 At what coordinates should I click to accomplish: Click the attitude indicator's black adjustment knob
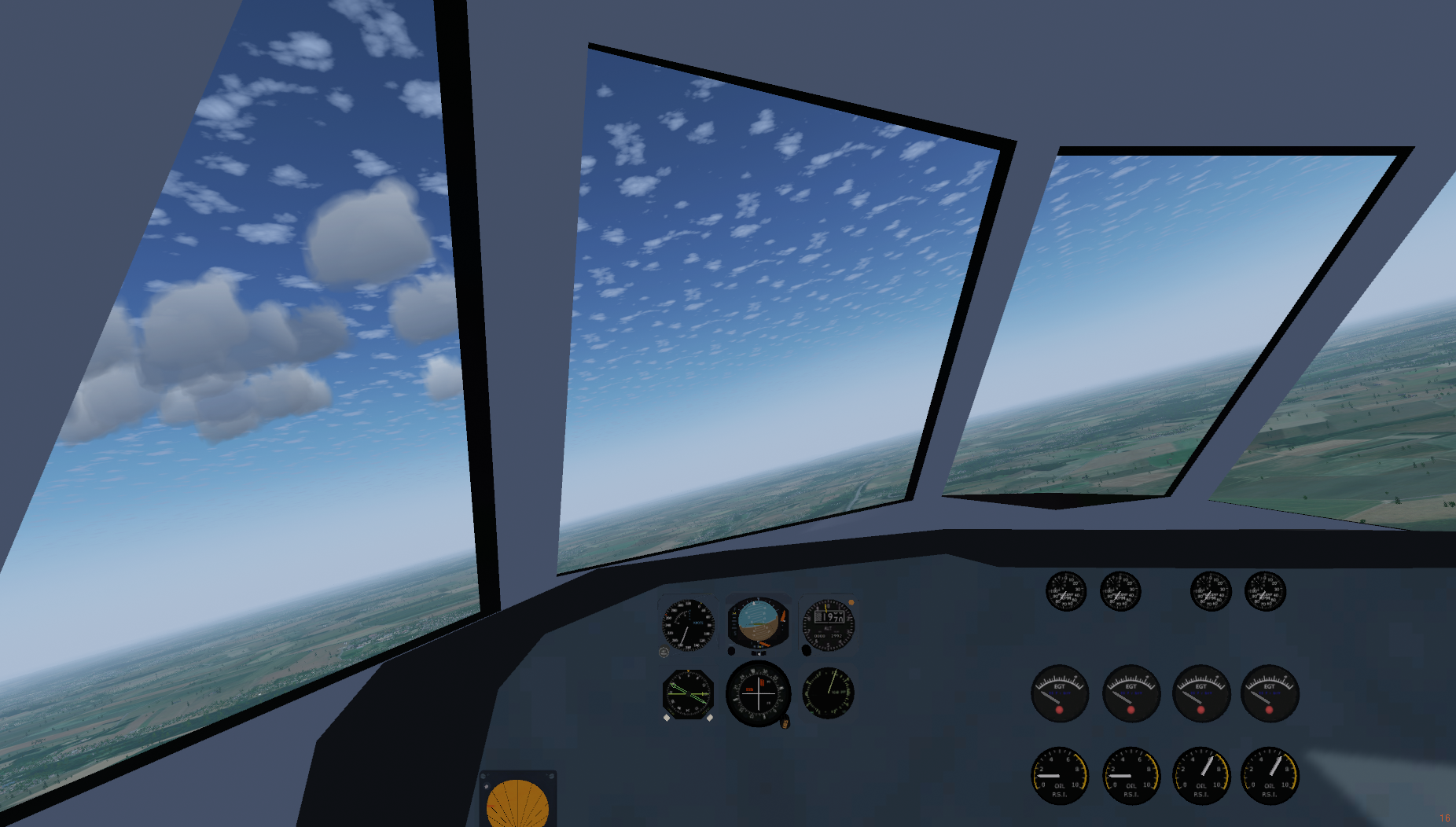pos(731,651)
